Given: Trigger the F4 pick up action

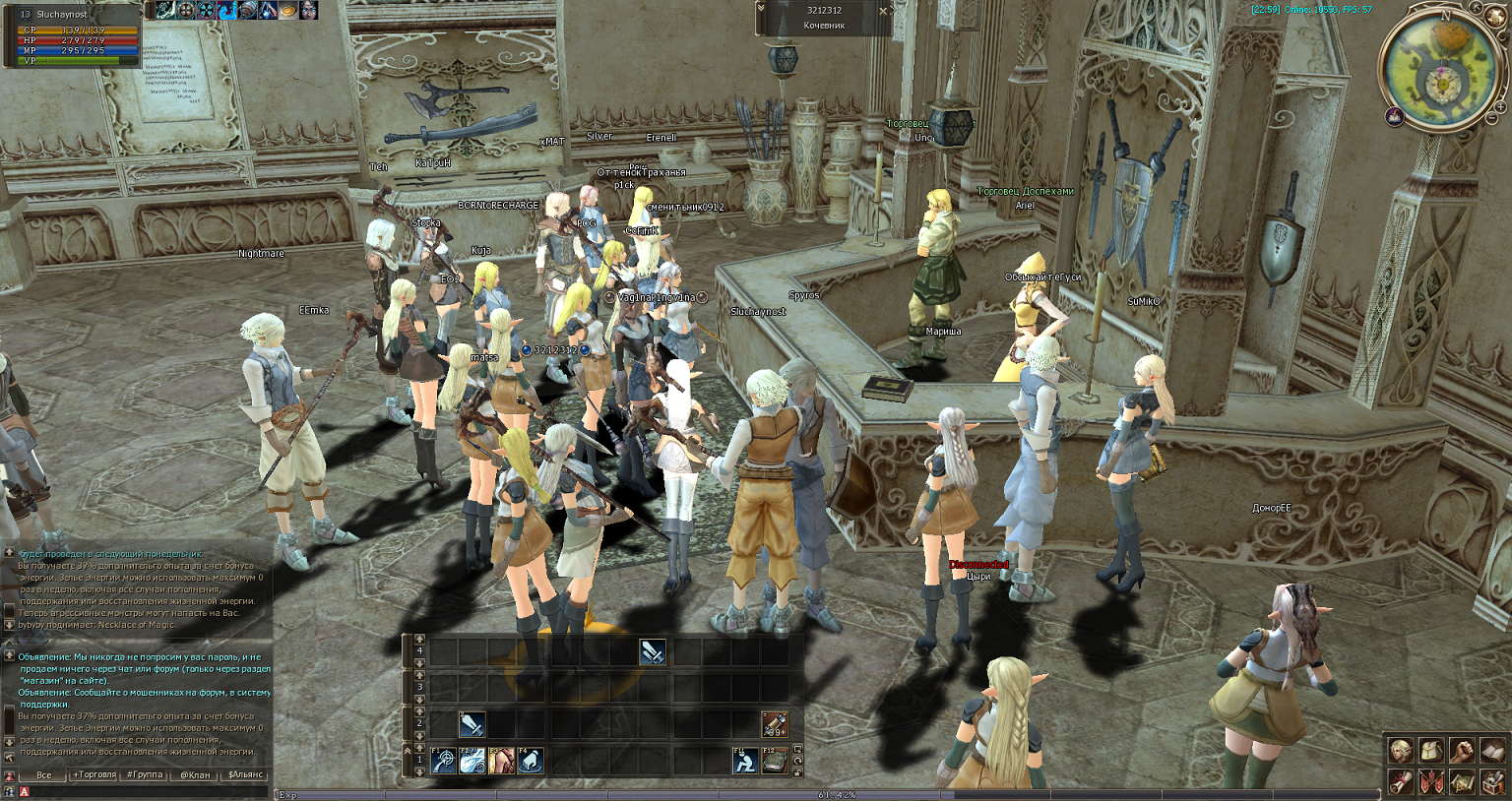Looking at the screenshot, I should 531,761.
